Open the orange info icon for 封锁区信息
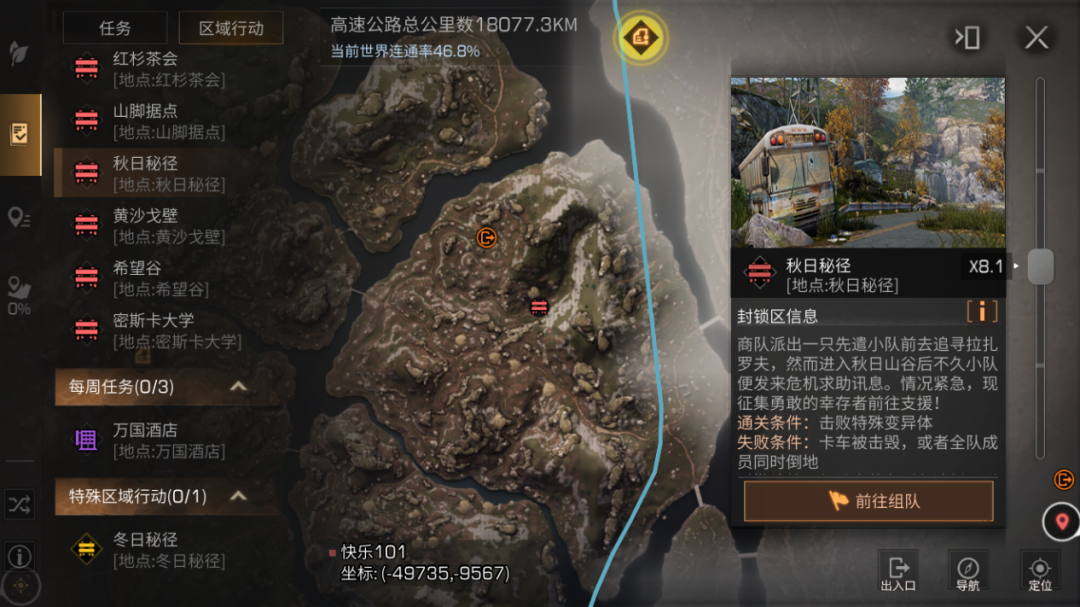 (982, 311)
